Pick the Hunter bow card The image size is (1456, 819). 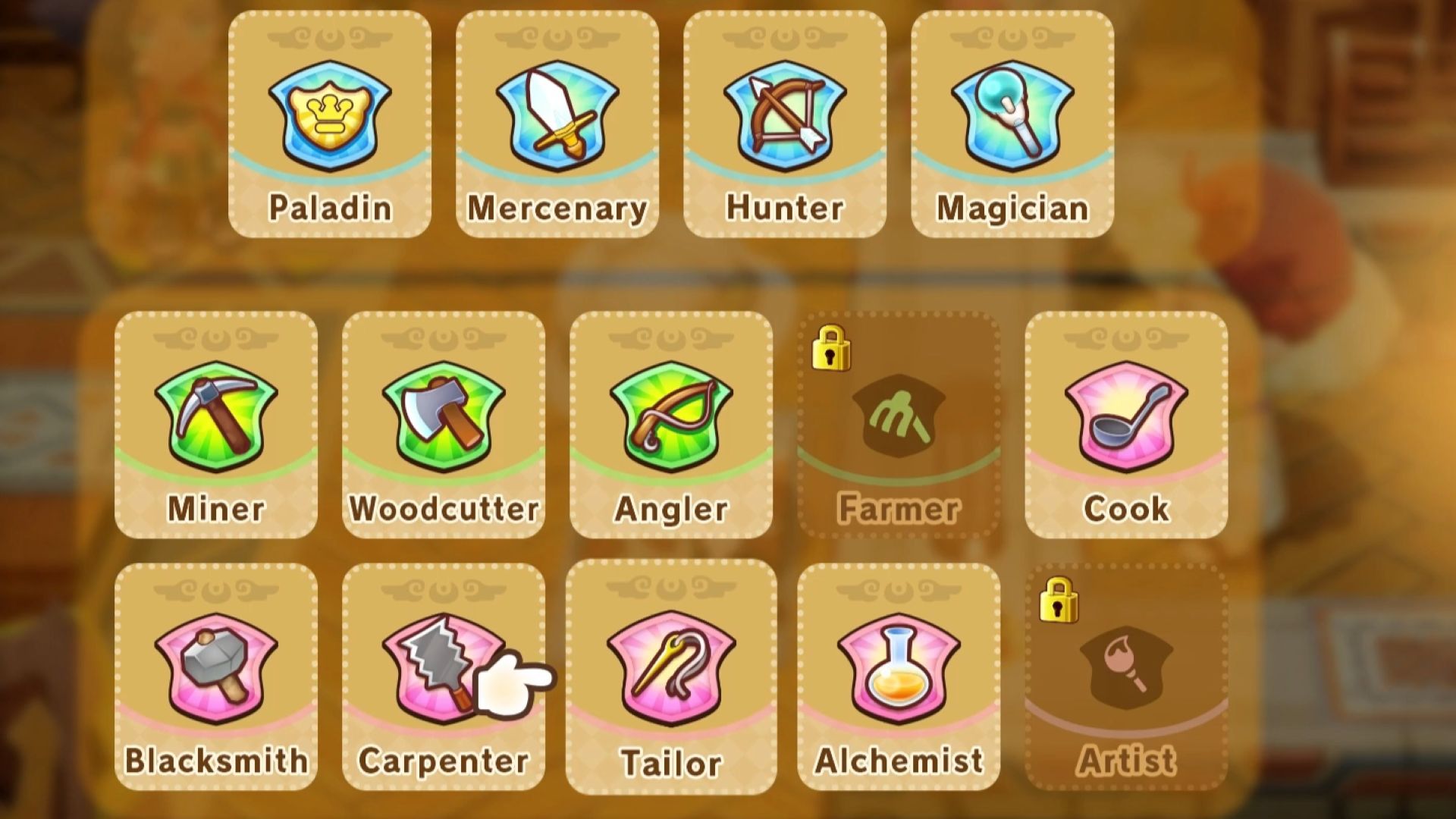coord(785,124)
